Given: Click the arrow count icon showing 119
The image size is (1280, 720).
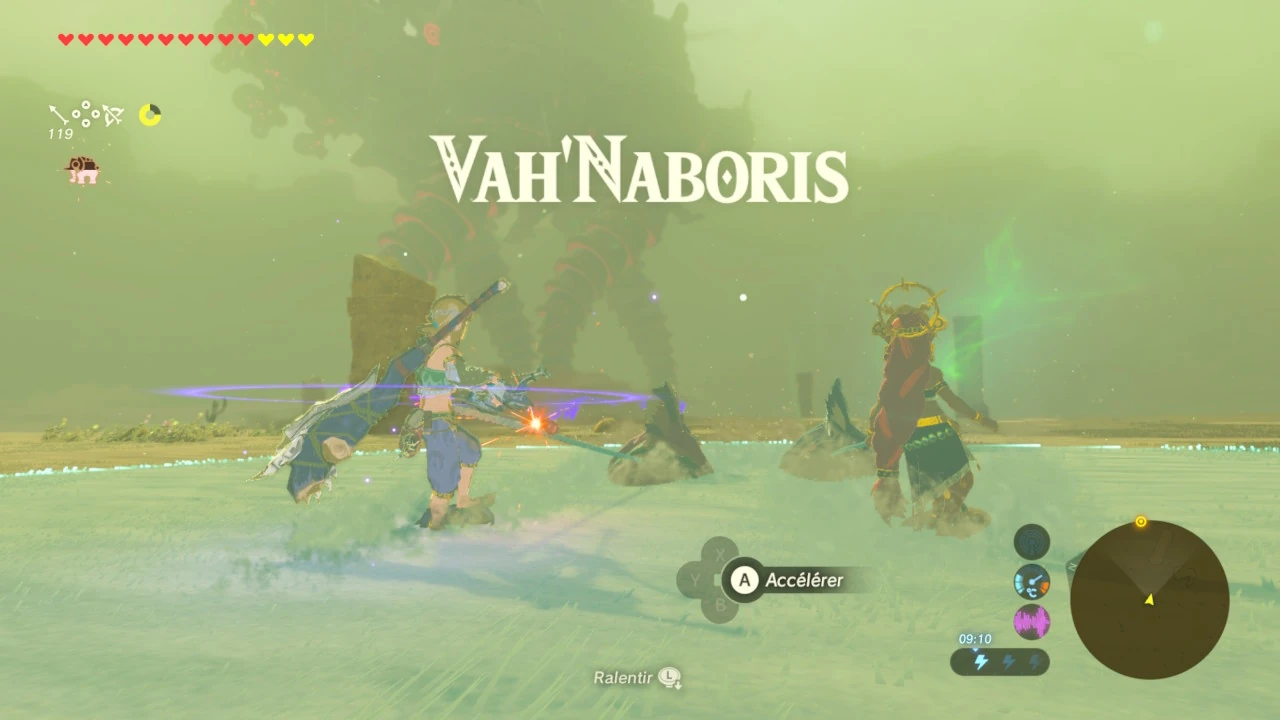Looking at the screenshot, I should pos(60,118).
